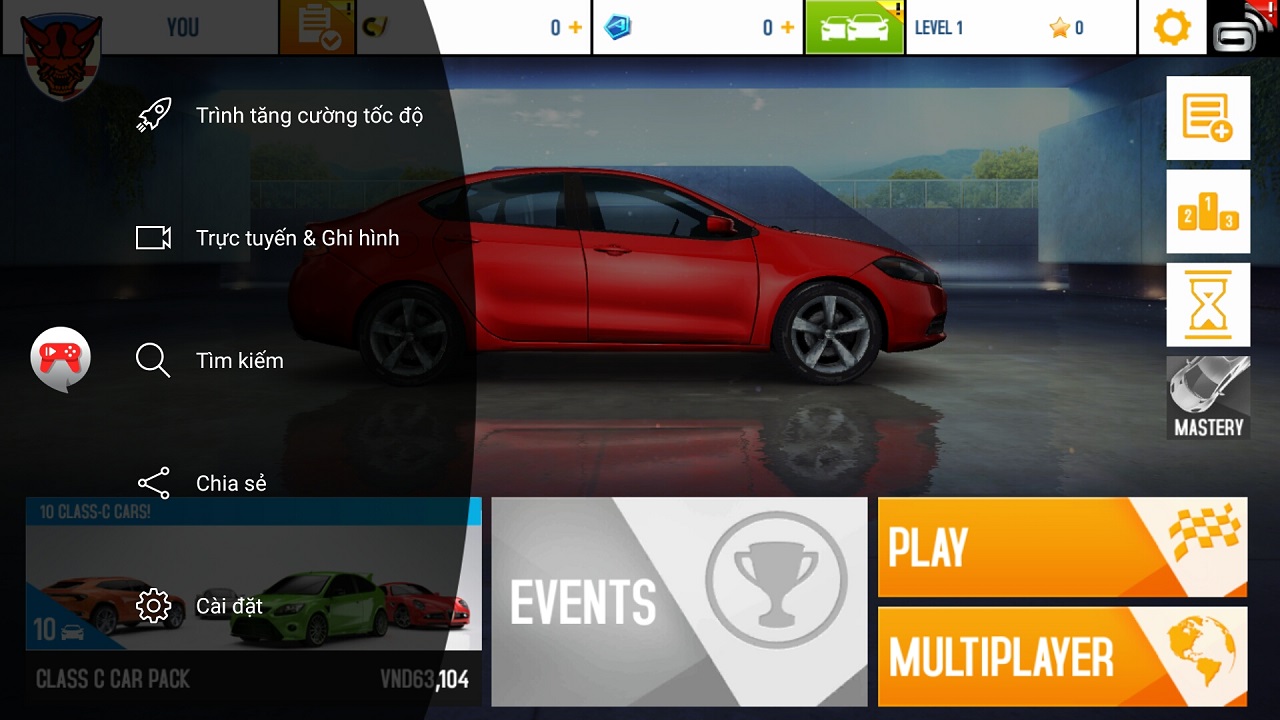Image resolution: width=1280 pixels, height=720 pixels.
Task: Click the plus to buy credits
Action: (x=577, y=27)
